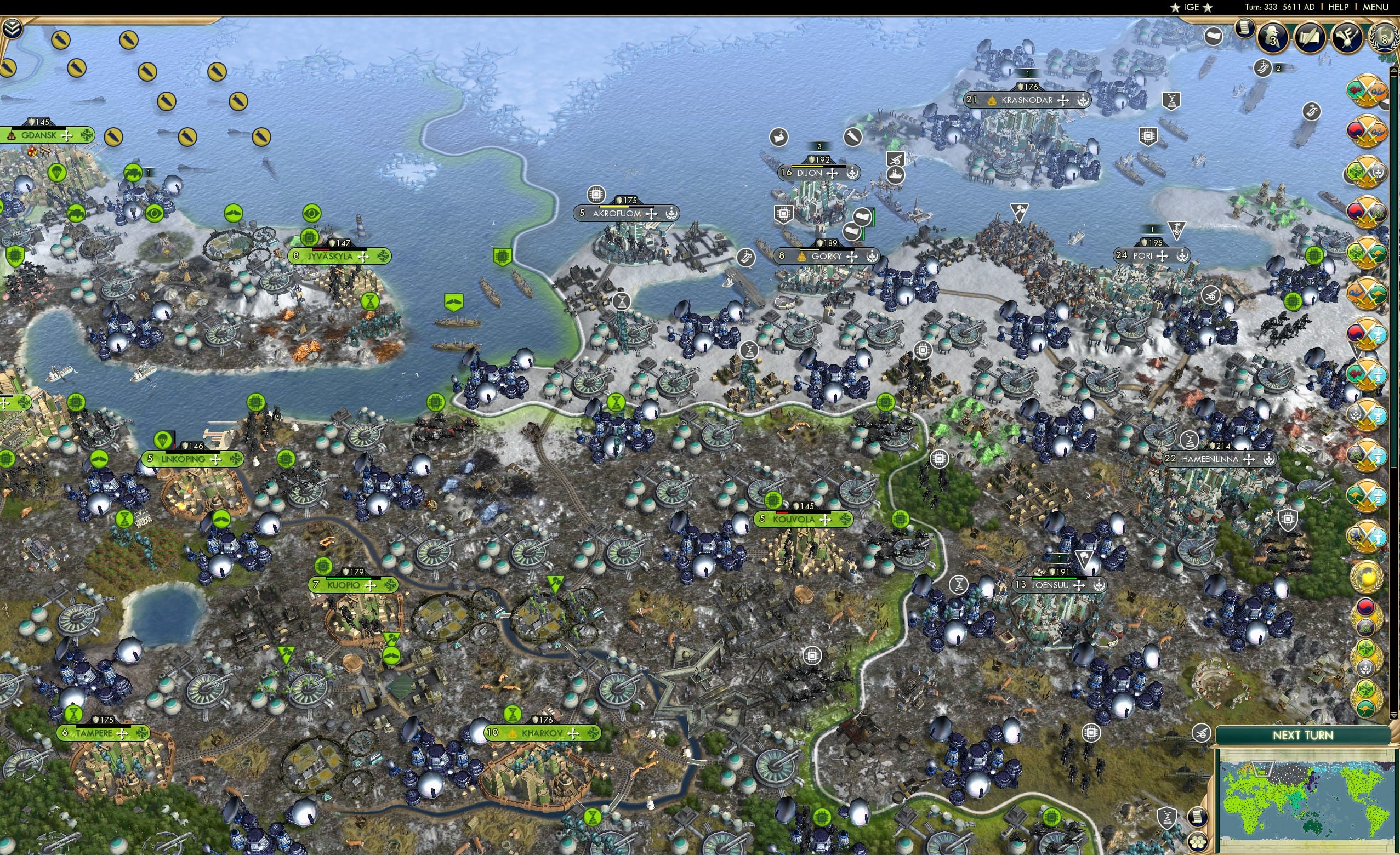The height and width of the screenshot is (855, 1400).
Task: Select the green paratrooper unit icon near Gdansk
Action: [57, 172]
